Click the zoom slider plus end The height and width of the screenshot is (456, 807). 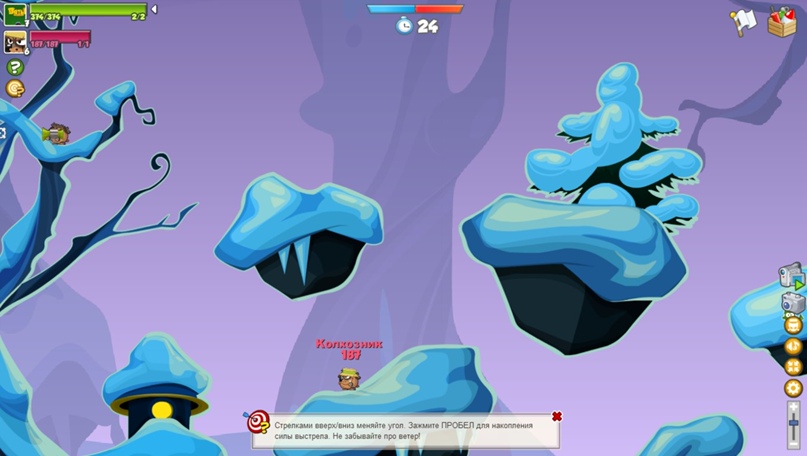pyautogui.click(x=794, y=407)
